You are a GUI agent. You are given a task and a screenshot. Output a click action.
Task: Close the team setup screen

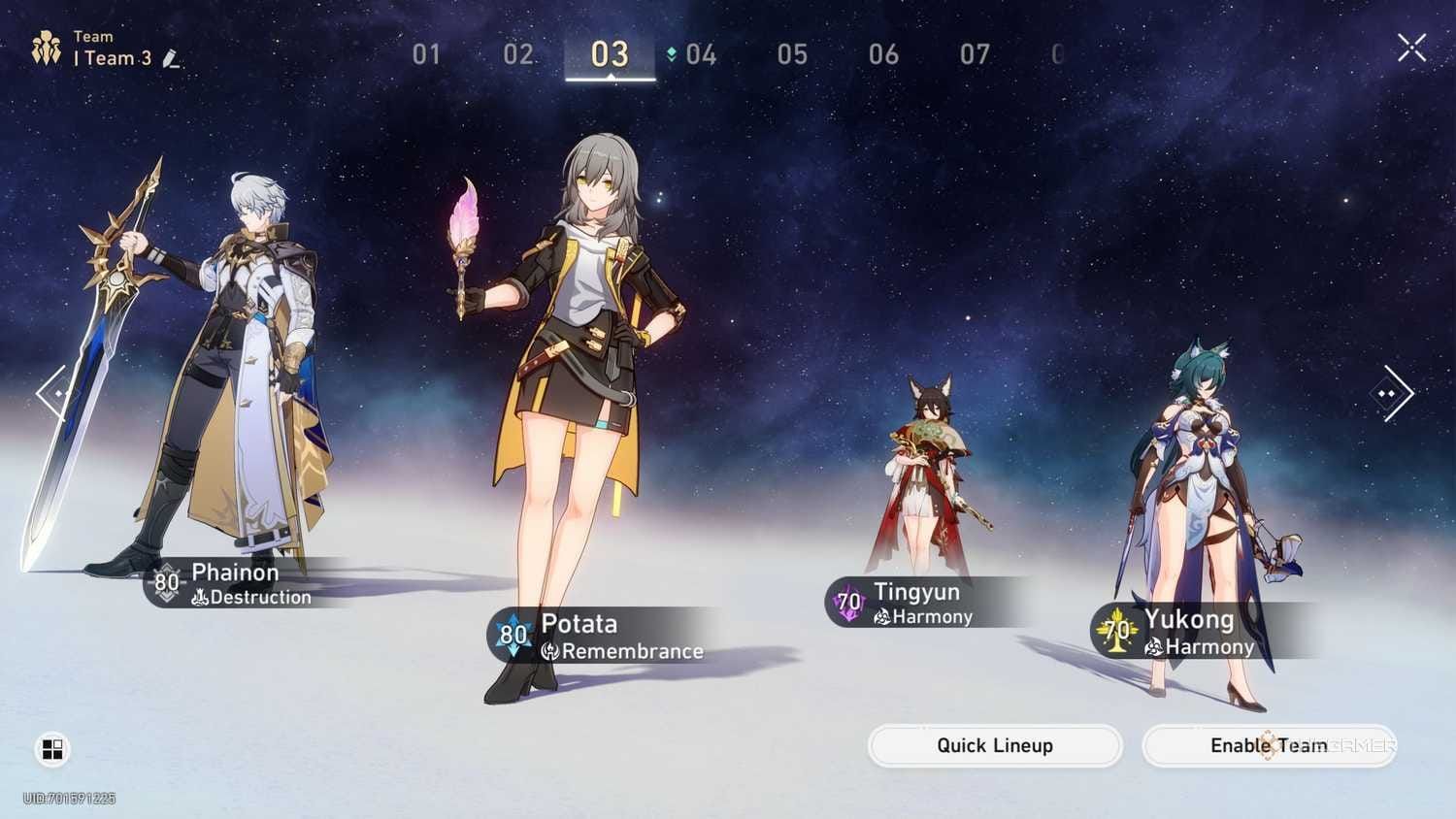(1411, 47)
